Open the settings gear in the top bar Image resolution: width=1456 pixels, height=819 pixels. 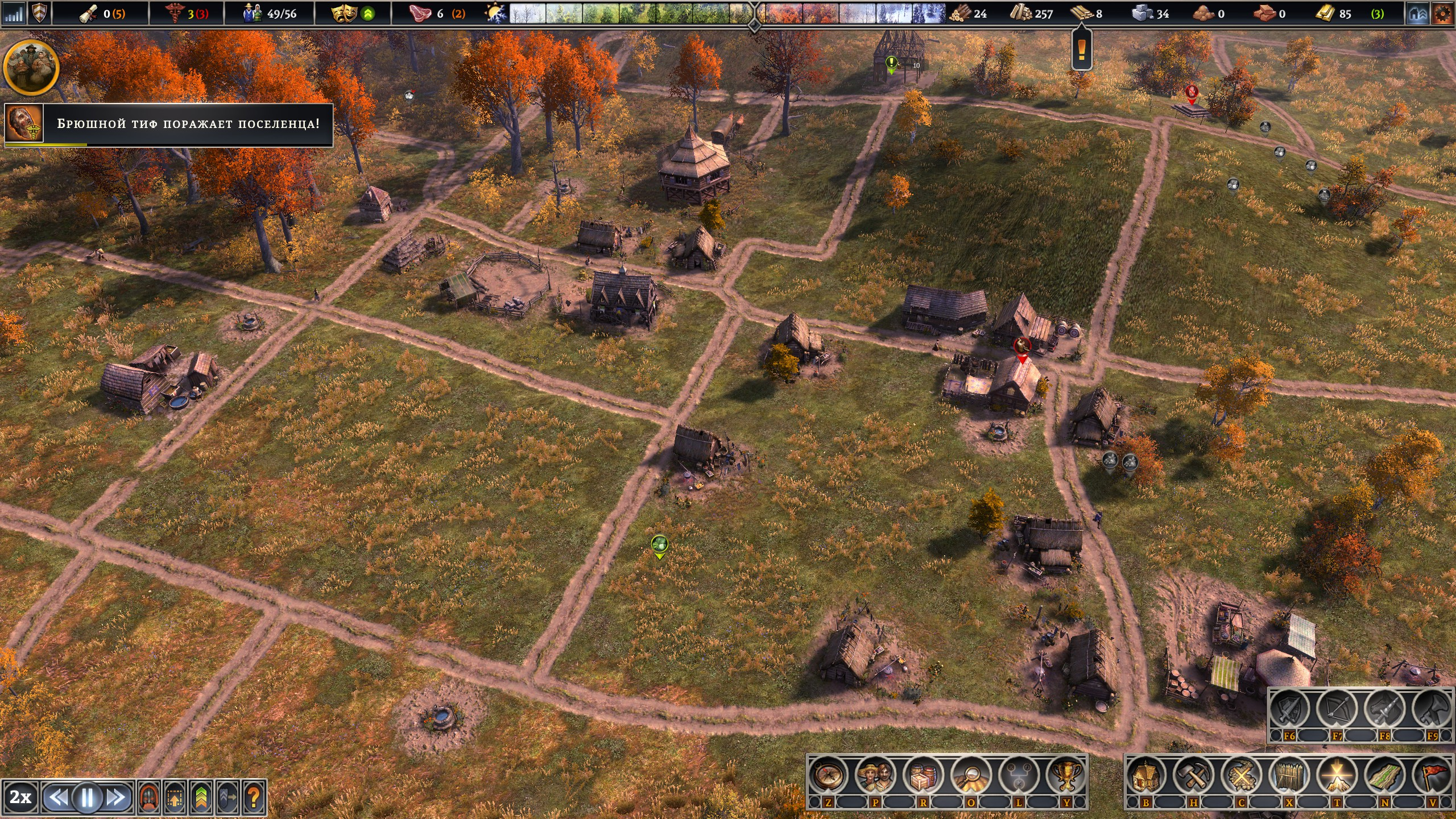1442,14
